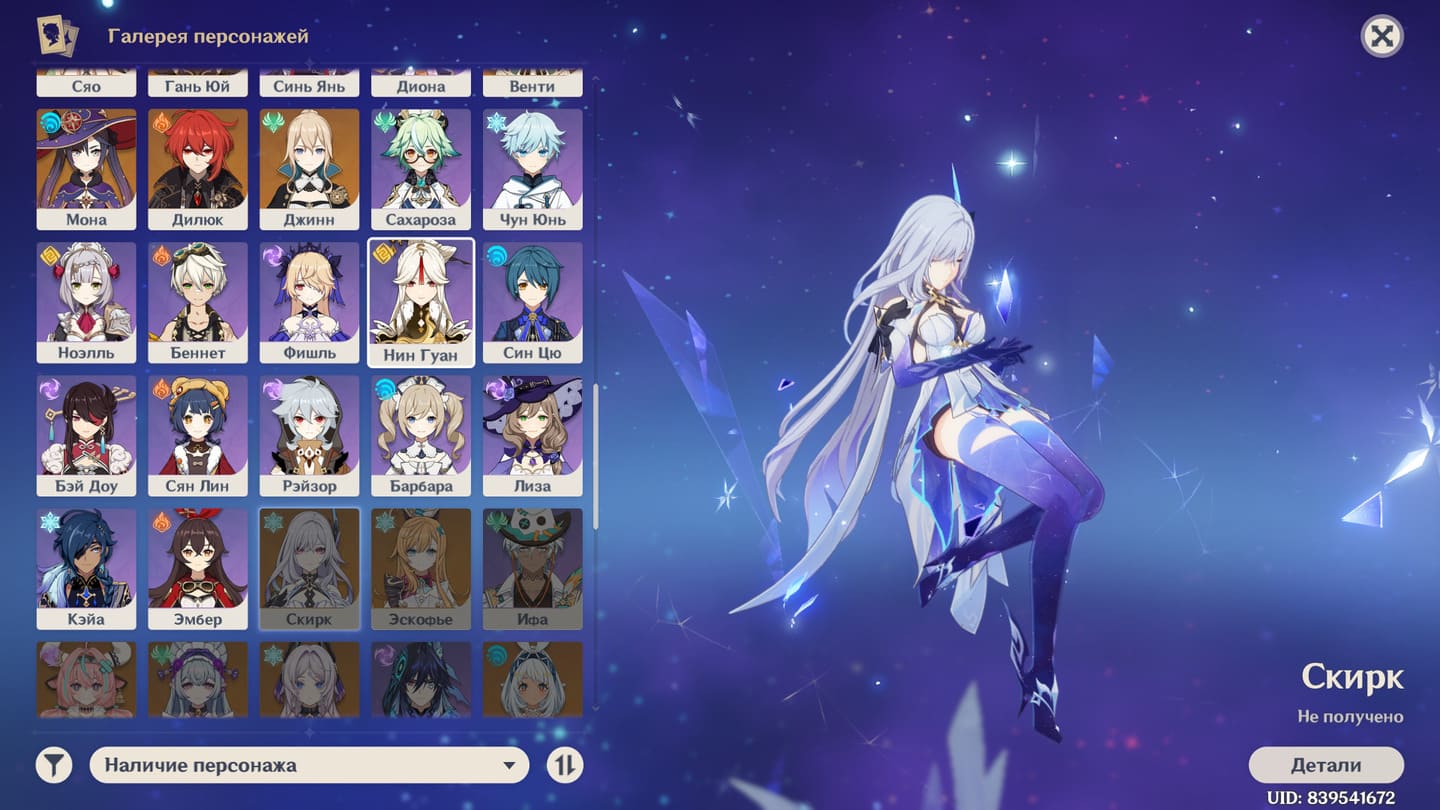Pick Сахароза from the gallery

(x=421, y=168)
